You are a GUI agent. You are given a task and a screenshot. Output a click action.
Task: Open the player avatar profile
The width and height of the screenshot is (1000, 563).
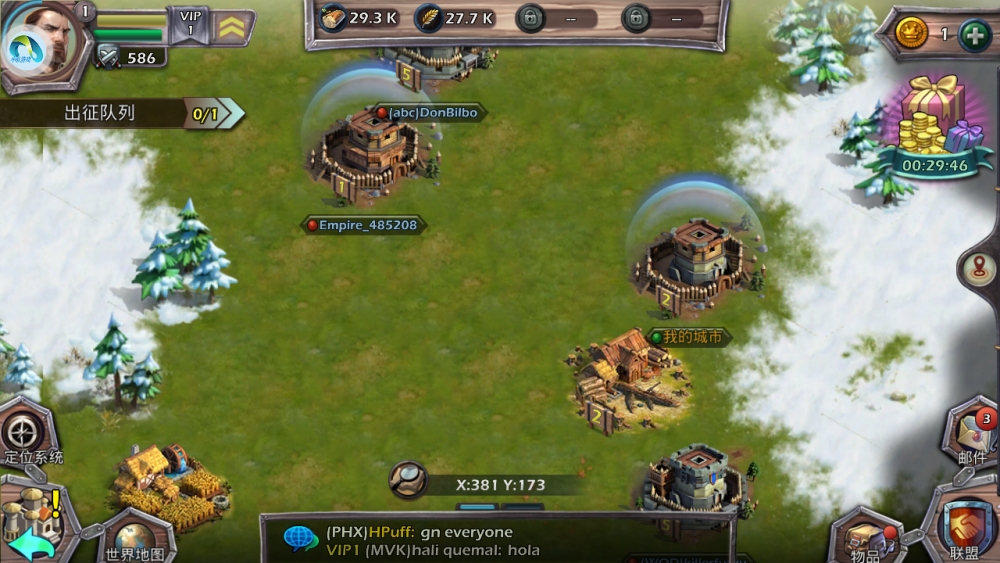45,40
